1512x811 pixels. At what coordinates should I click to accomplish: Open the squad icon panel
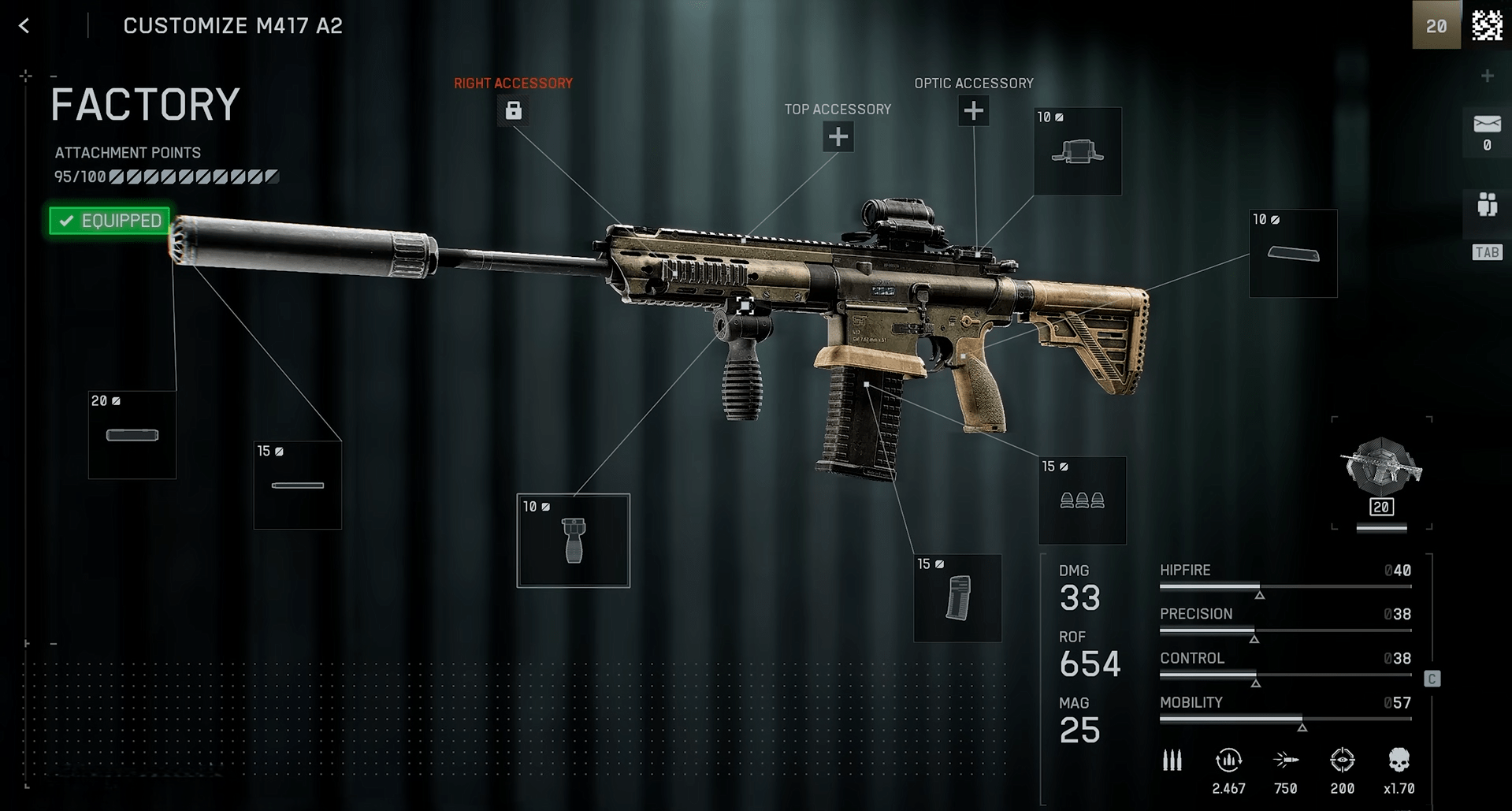tap(1487, 205)
